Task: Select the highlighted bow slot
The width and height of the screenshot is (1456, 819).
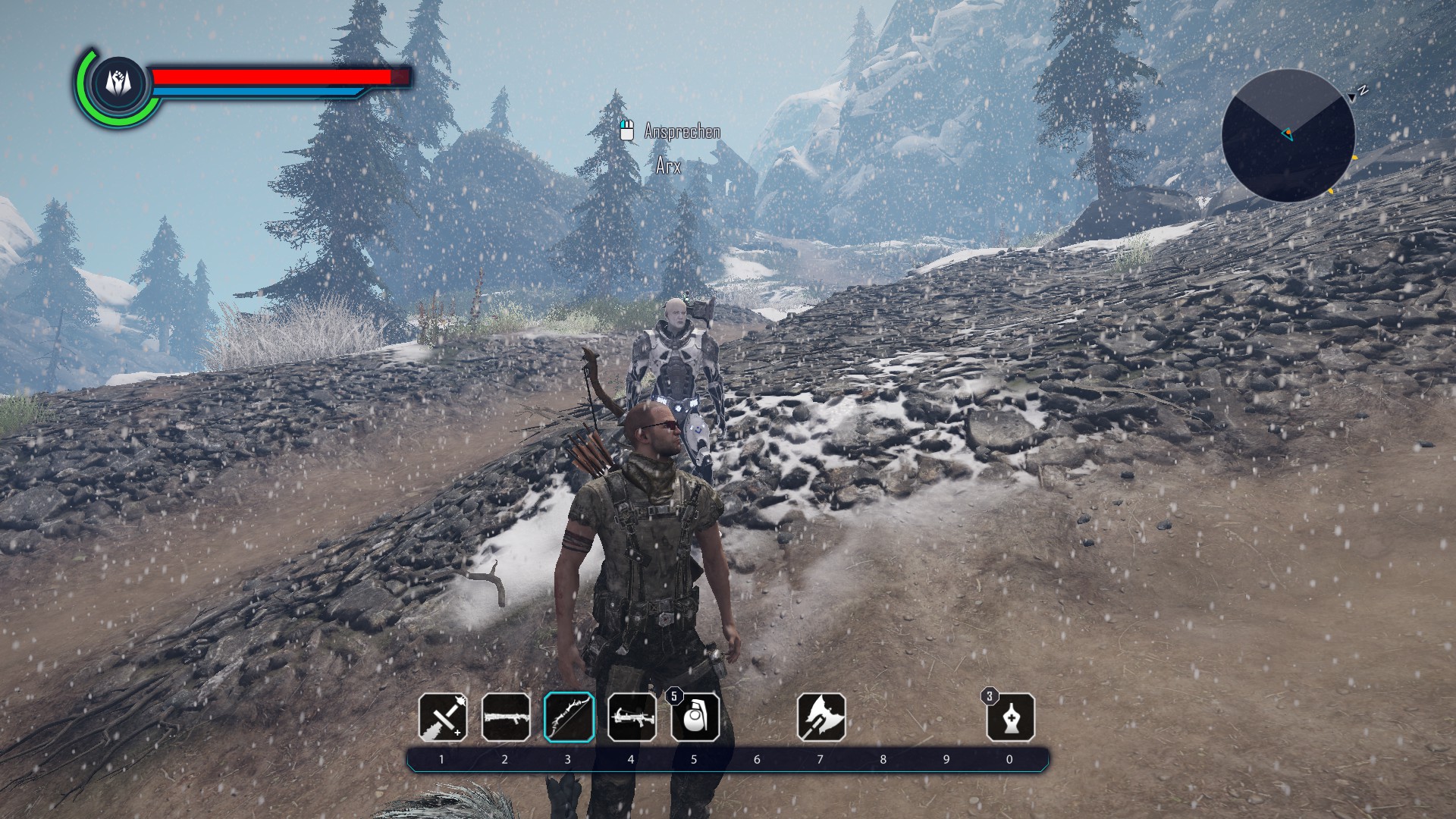Action: [x=569, y=717]
